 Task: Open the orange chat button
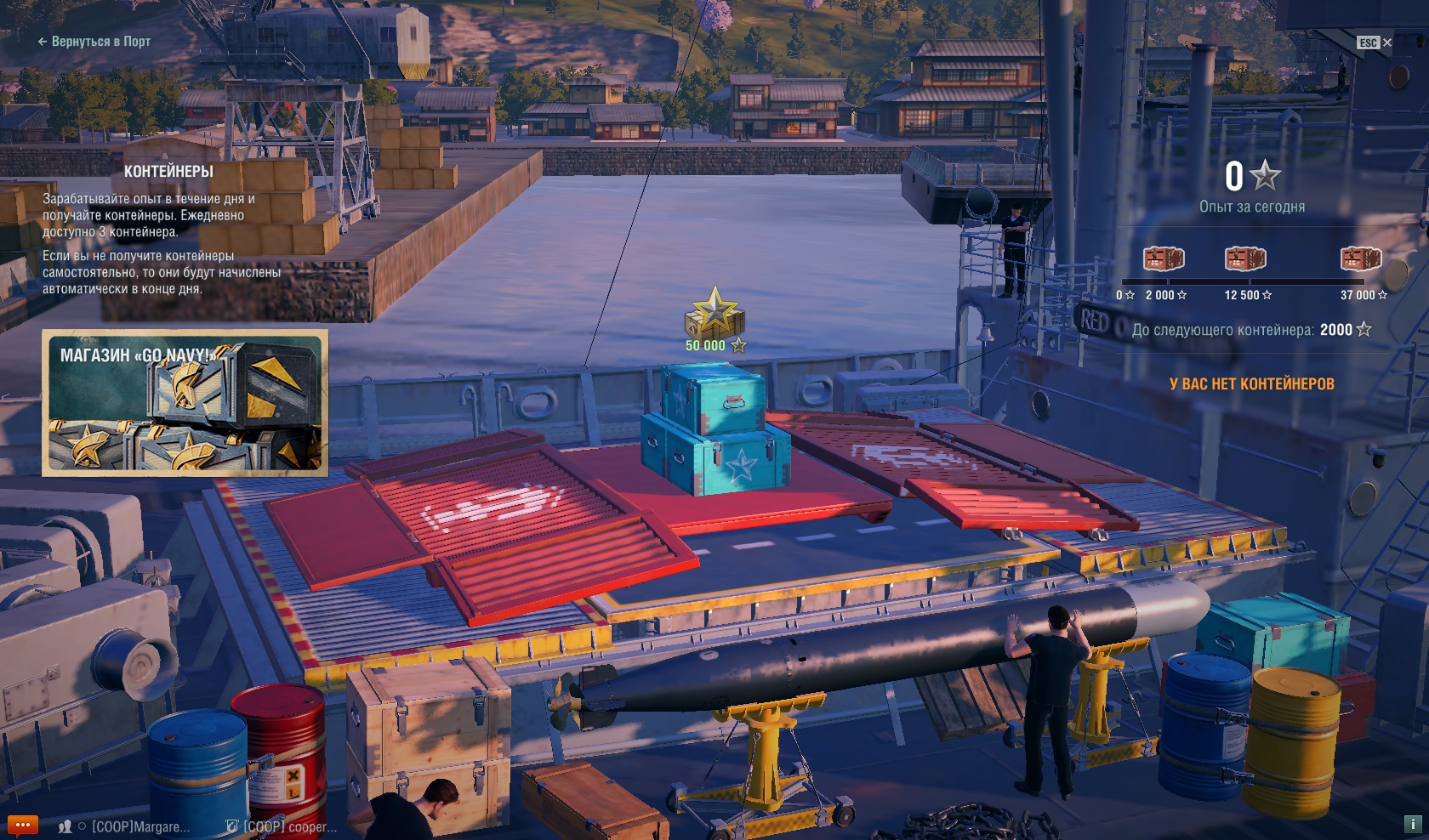23,826
